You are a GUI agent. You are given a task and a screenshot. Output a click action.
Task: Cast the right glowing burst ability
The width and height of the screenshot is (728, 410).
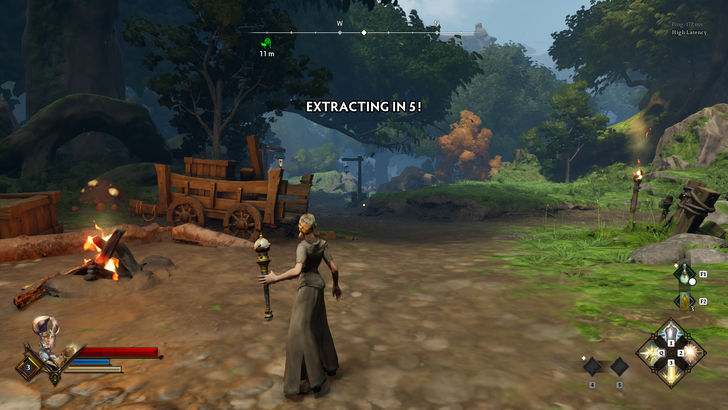coord(691,353)
